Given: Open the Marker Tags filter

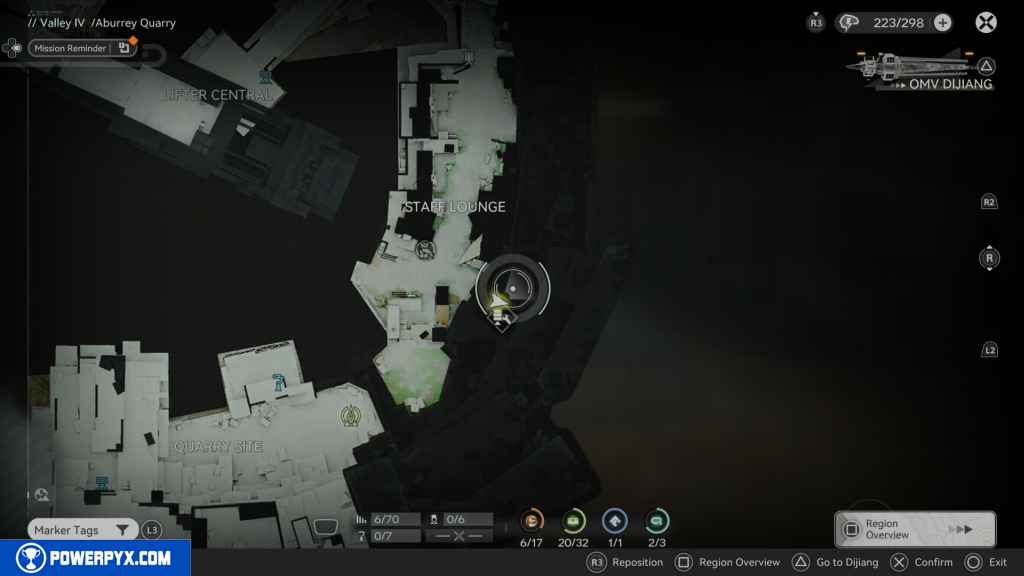Looking at the screenshot, I should [81, 530].
